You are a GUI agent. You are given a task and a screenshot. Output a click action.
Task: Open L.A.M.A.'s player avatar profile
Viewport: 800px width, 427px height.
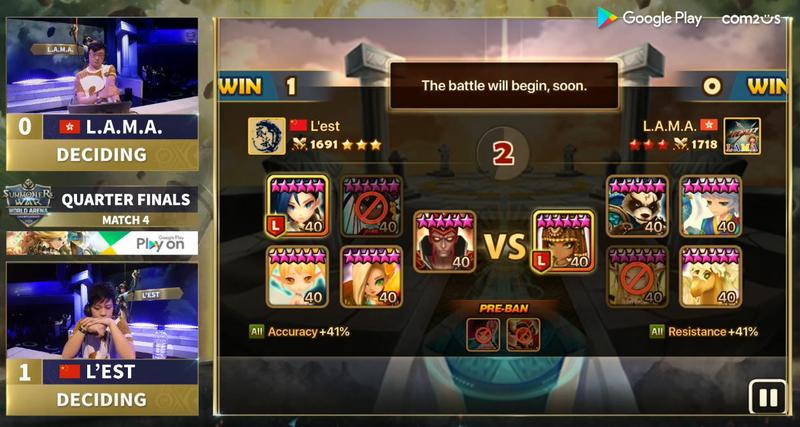742,136
